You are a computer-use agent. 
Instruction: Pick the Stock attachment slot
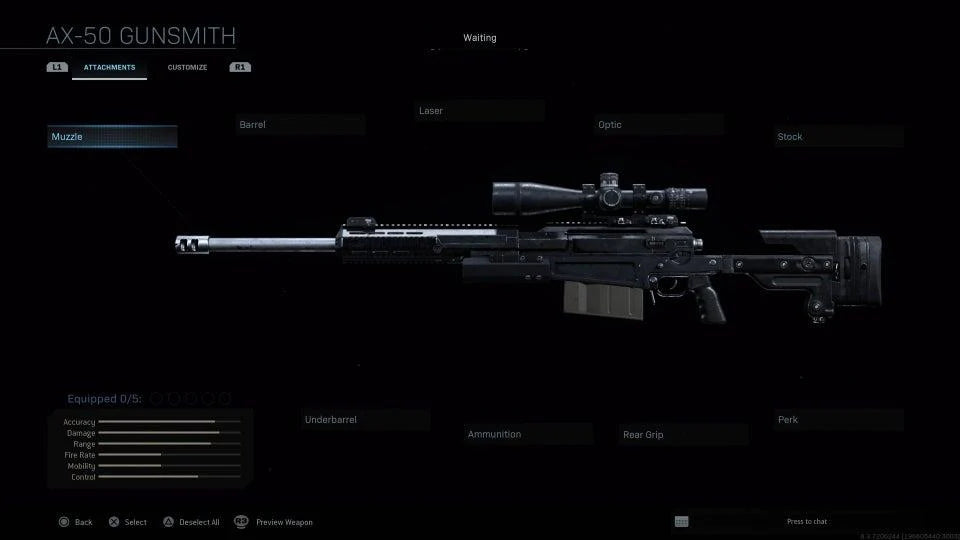pos(840,137)
